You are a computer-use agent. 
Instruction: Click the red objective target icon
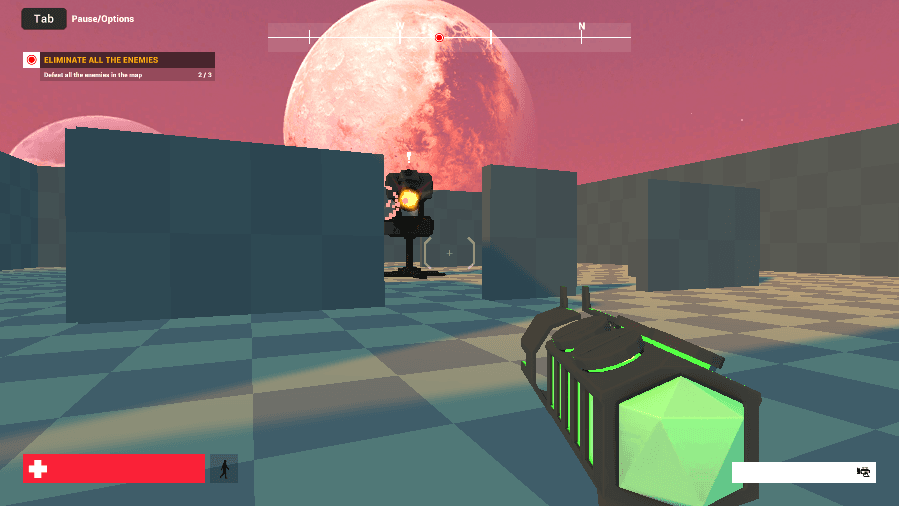point(31,60)
